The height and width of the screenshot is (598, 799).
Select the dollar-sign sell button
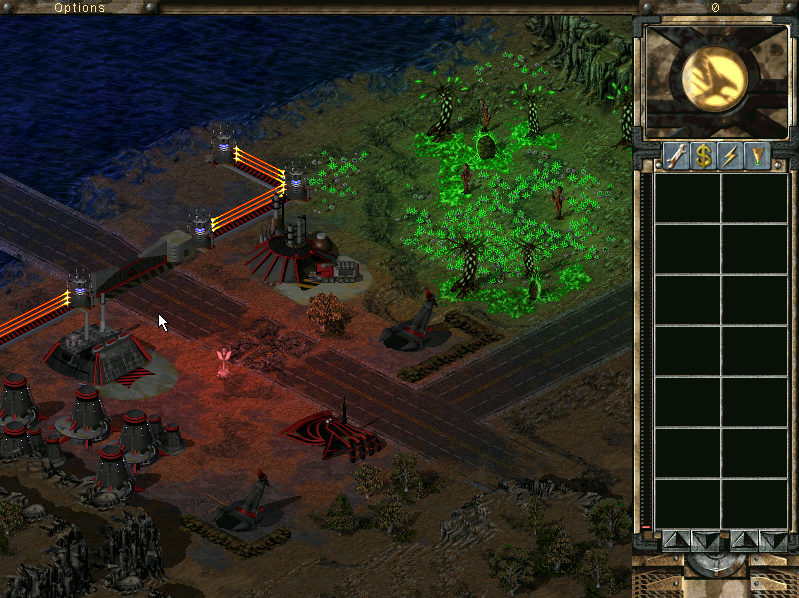pyautogui.click(x=703, y=157)
